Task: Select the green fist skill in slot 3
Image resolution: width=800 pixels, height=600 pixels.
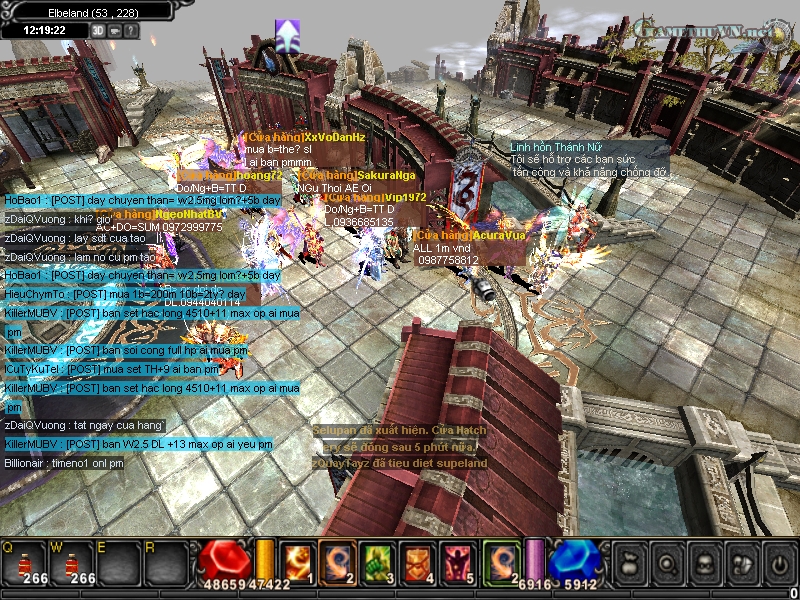Action: tap(374, 561)
